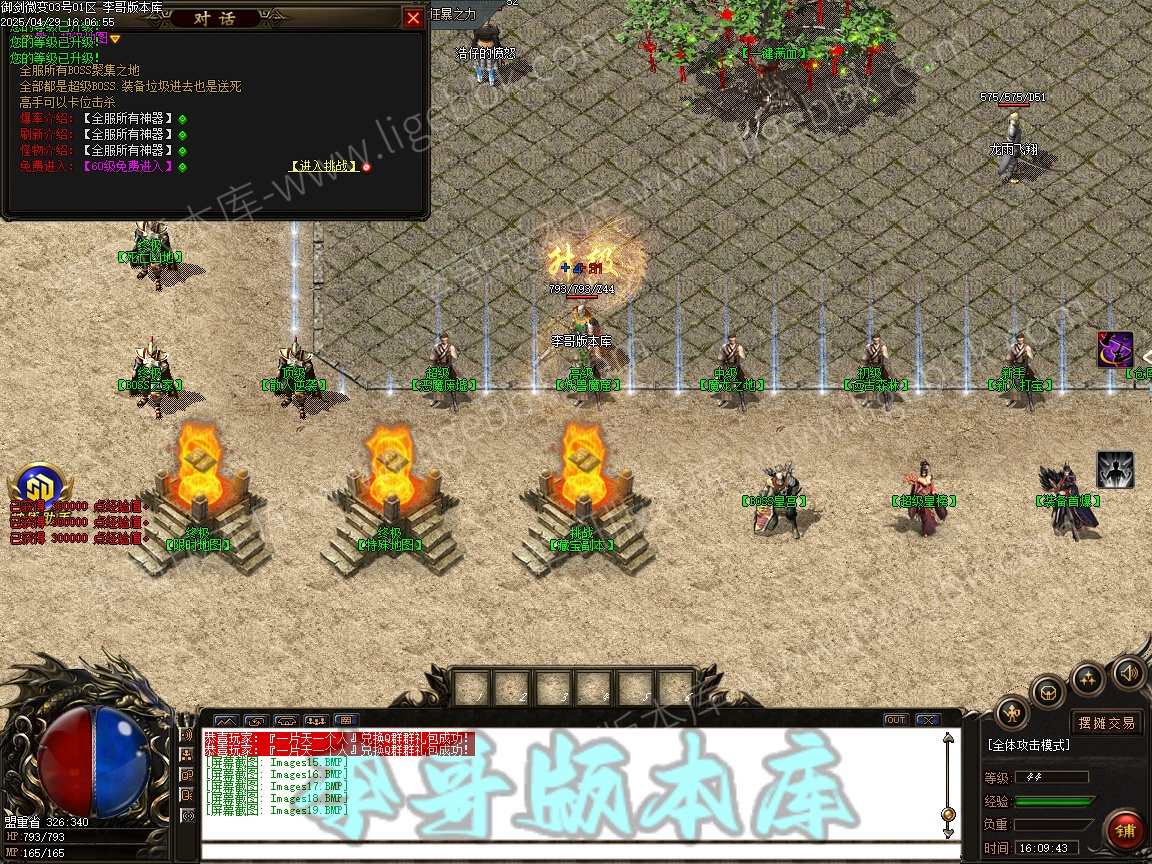Click the 【60级免费进入】 option
Image resolution: width=1152 pixels, height=864 pixels.
click(128, 166)
